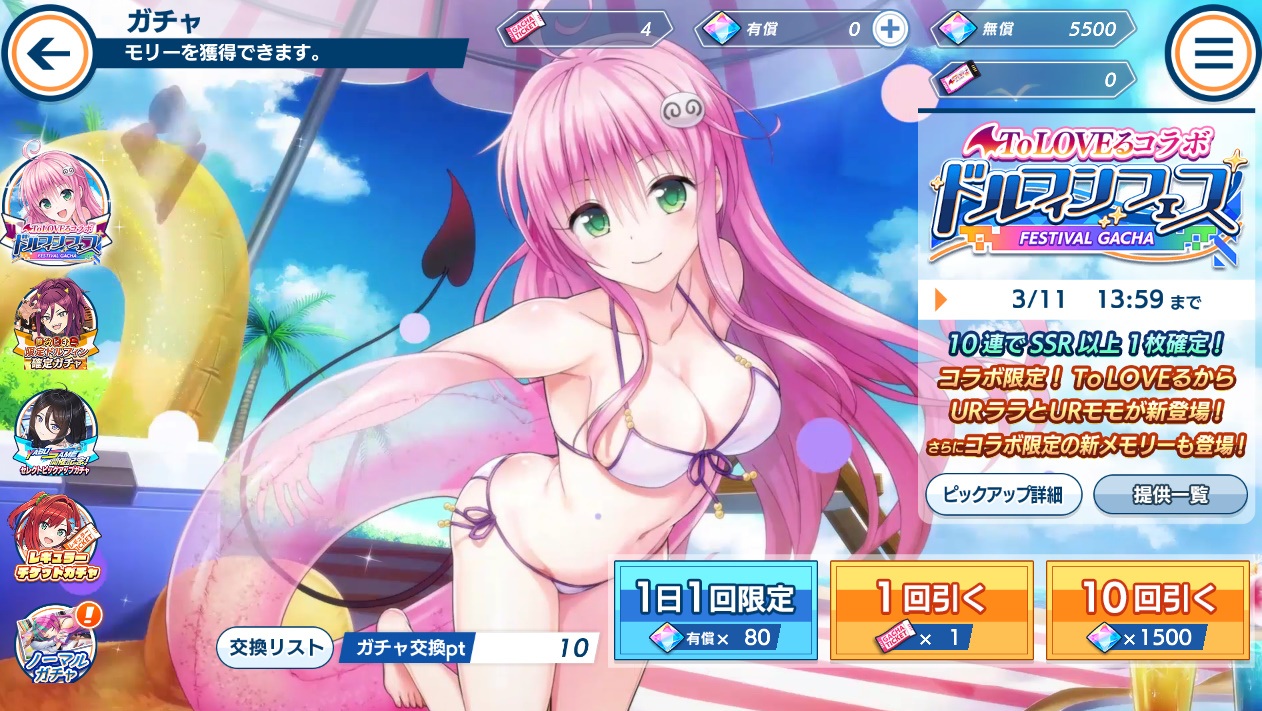
Task: Switch to the normal gacha (ノーマルガチャ)
Action: (x=56, y=645)
